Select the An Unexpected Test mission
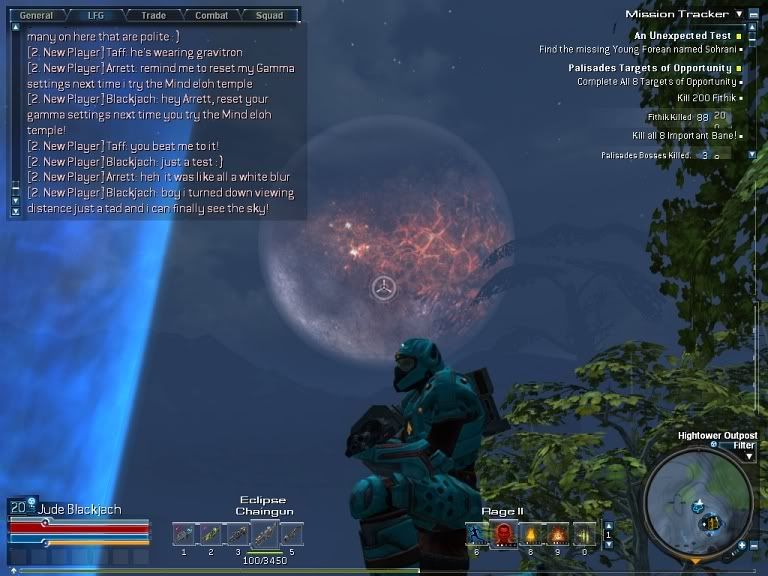 tap(684, 36)
